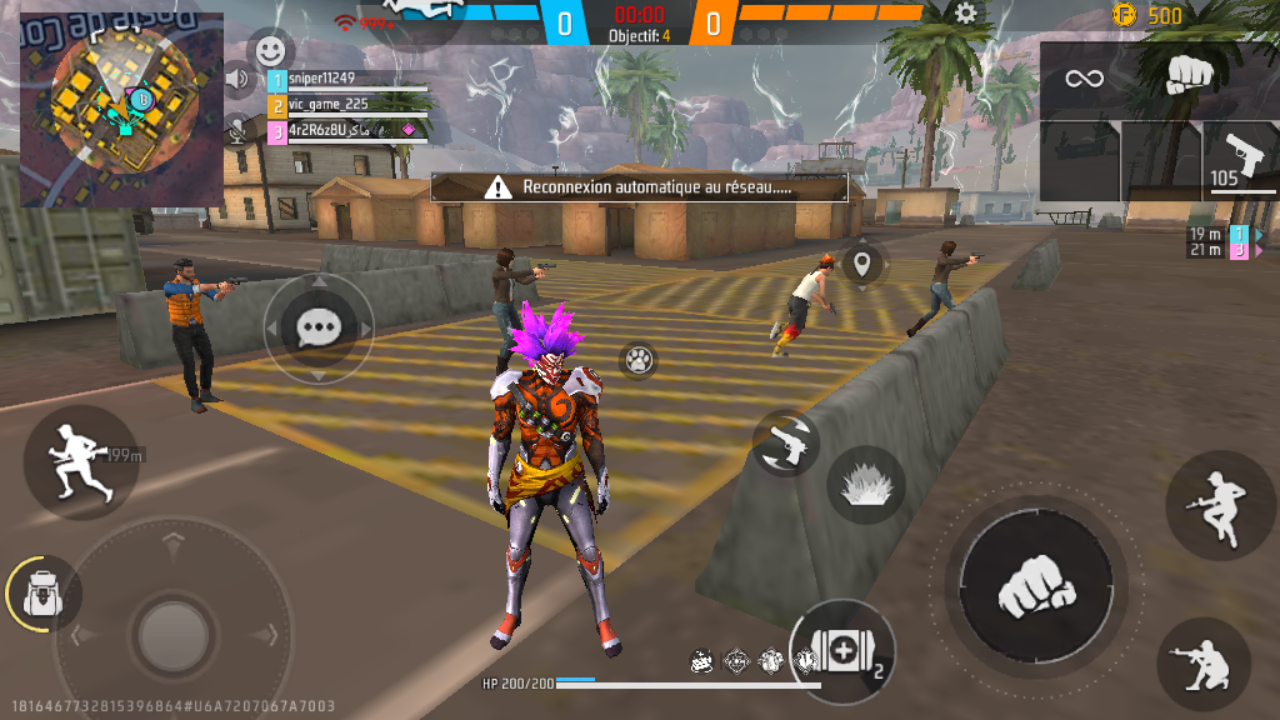1280x720 pixels.
Task: Tap the large punch attack button
Action: coord(1036,586)
